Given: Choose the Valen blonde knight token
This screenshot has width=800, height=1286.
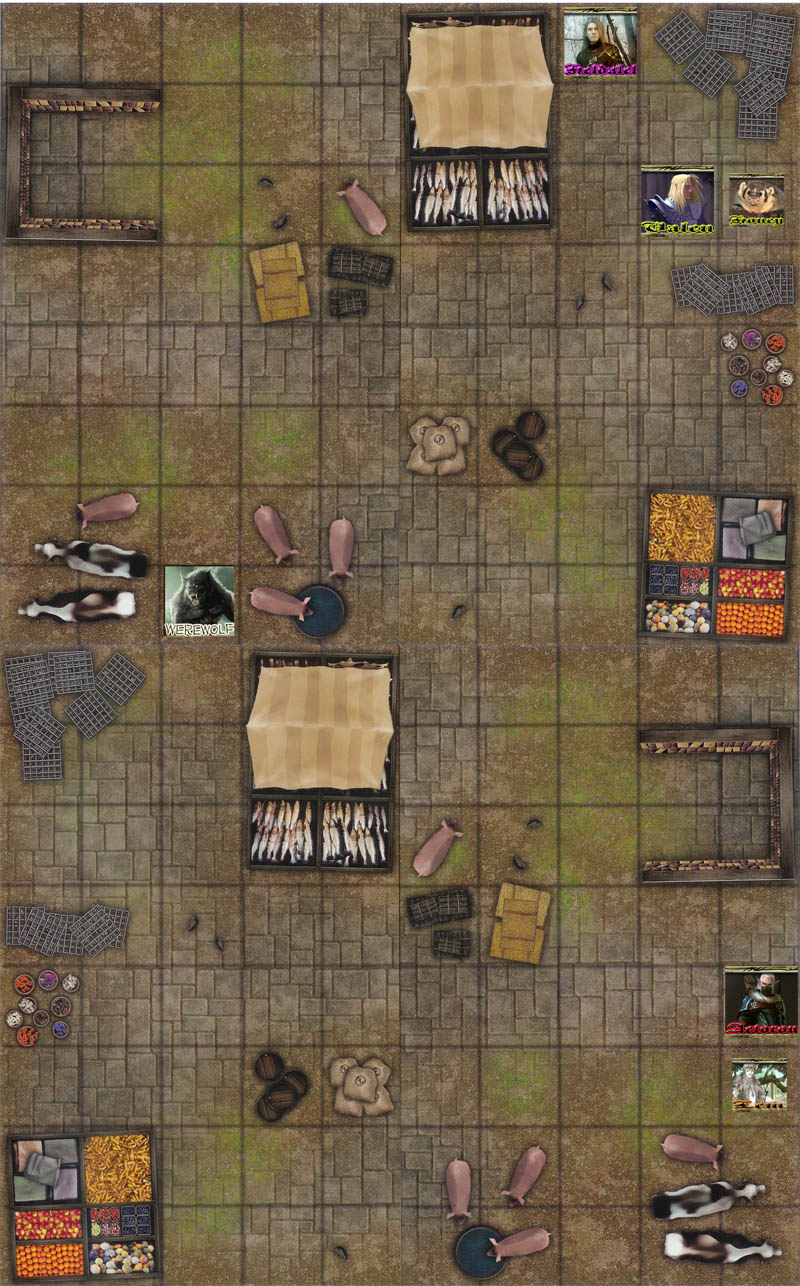Looking at the screenshot, I should pos(677,201).
